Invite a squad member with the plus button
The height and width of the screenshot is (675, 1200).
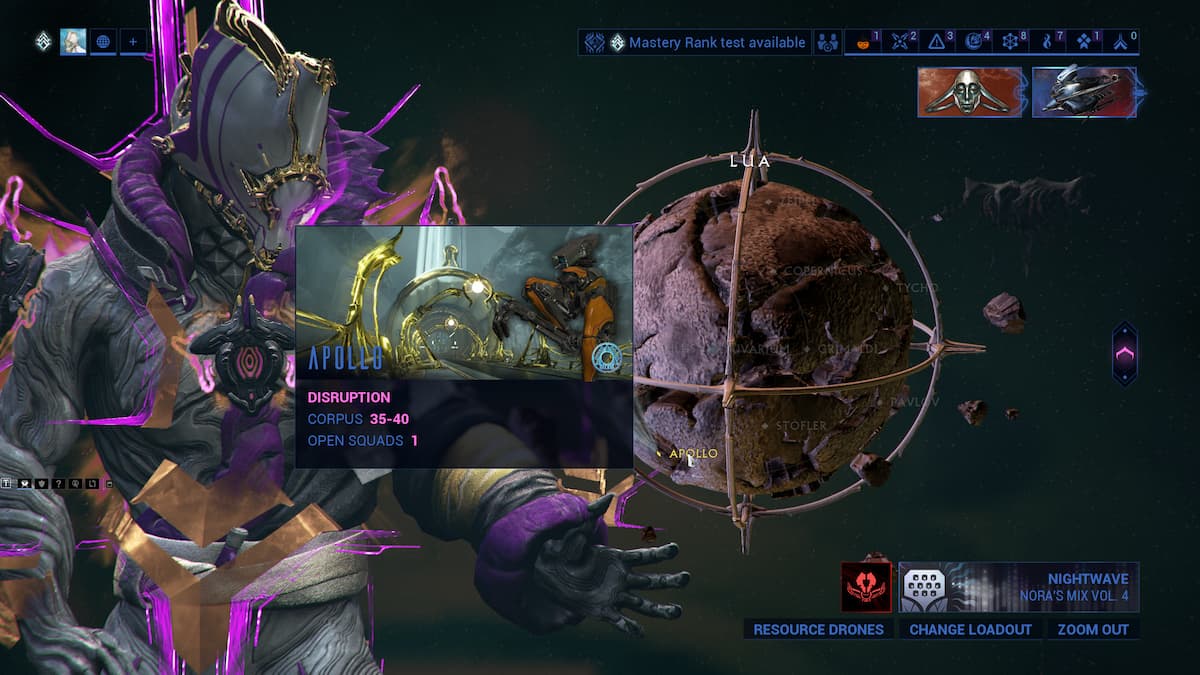[x=133, y=42]
